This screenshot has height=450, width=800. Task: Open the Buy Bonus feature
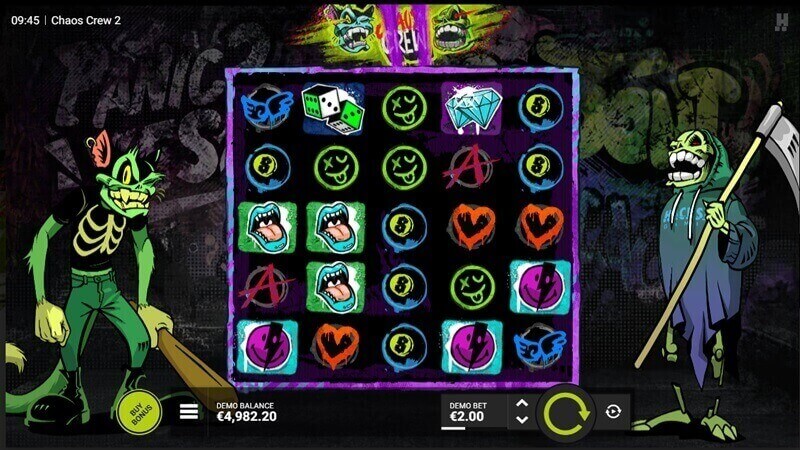pyautogui.click(x=137, y=411)
